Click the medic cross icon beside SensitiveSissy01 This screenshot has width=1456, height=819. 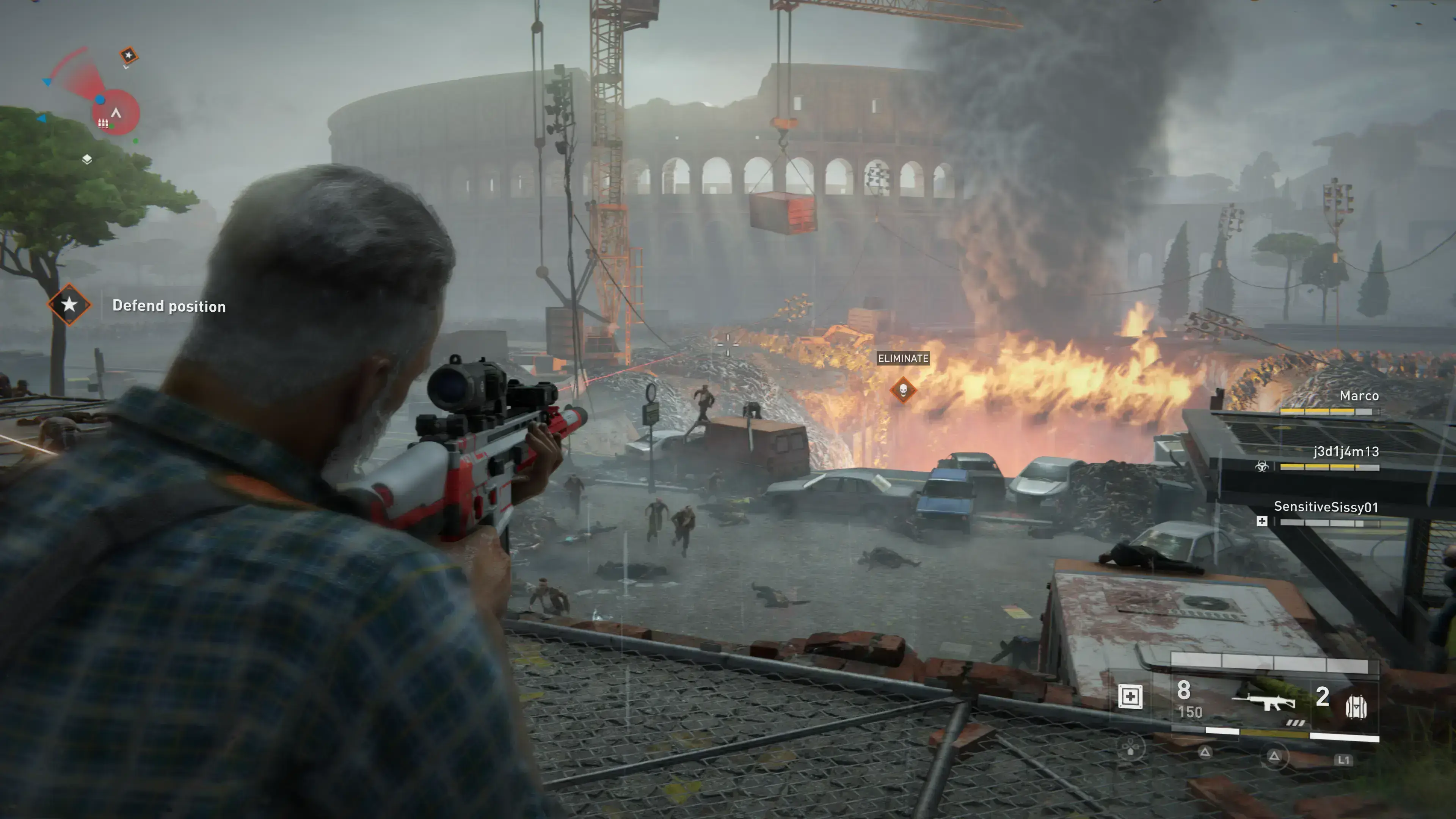coord(1261,521)
